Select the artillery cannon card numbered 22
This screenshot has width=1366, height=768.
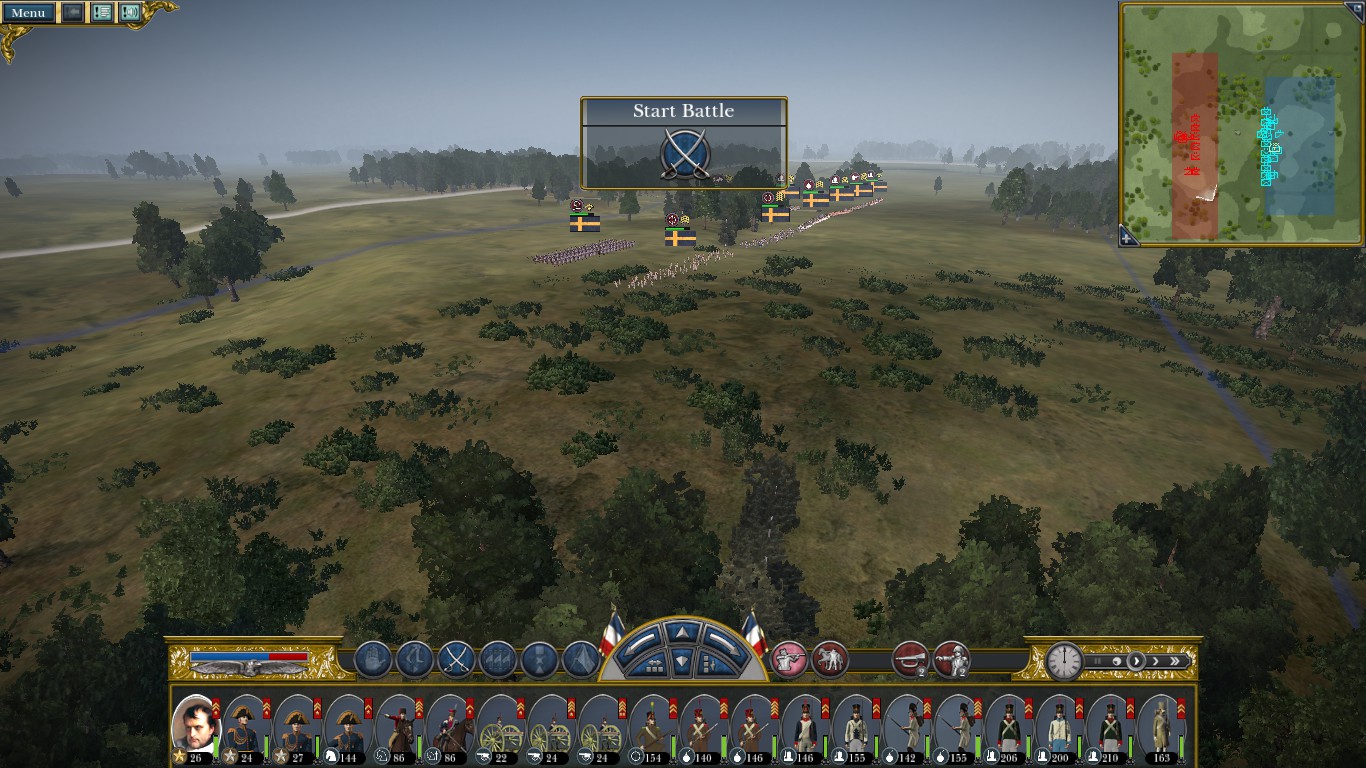[x=500, y=726]
